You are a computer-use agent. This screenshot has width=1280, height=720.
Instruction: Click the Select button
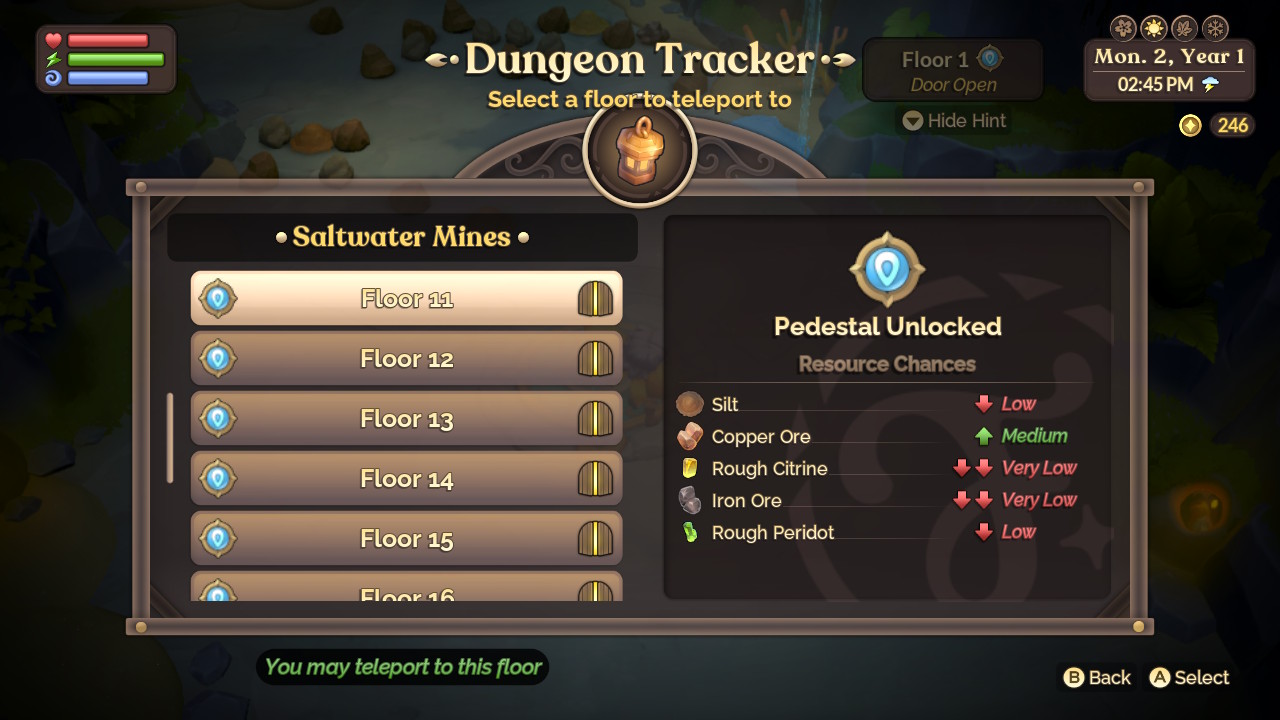click(1189, 678)
